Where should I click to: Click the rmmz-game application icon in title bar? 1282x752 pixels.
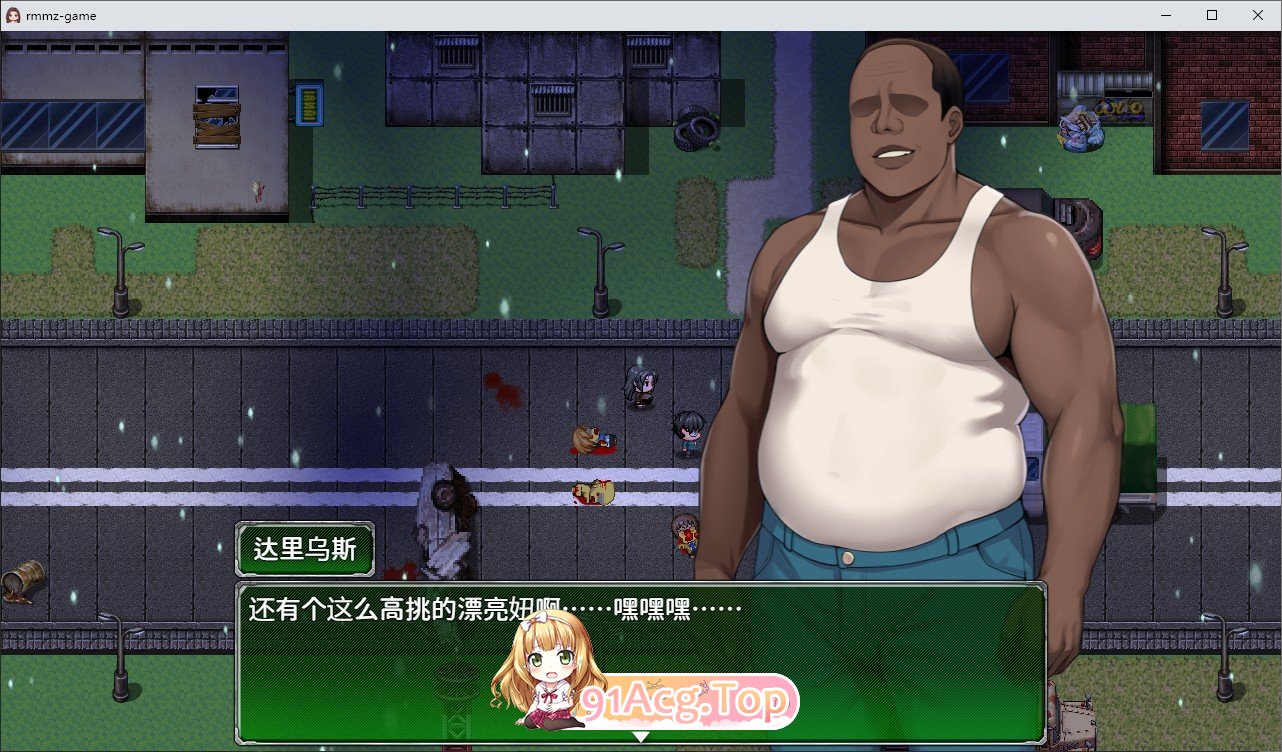(x=12, y=15)
